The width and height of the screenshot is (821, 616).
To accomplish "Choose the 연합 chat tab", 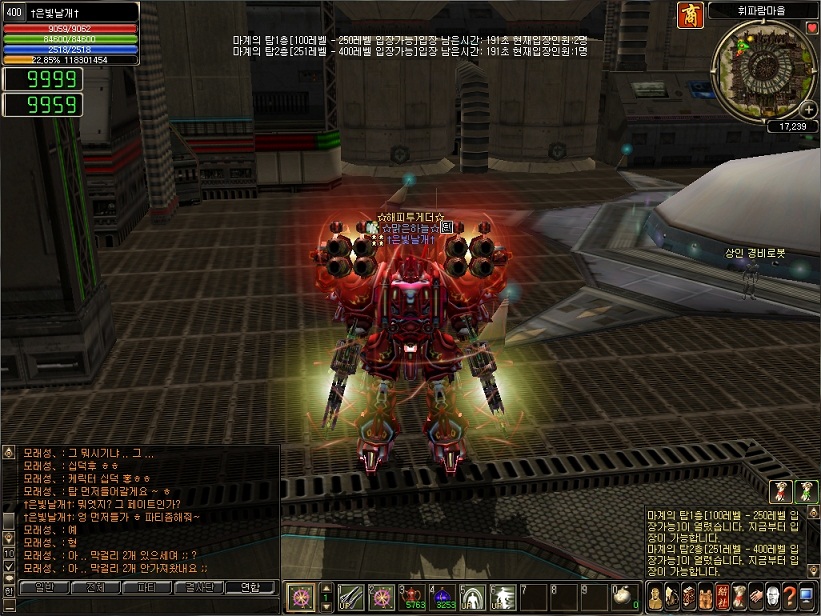I will tap(247, 587).
